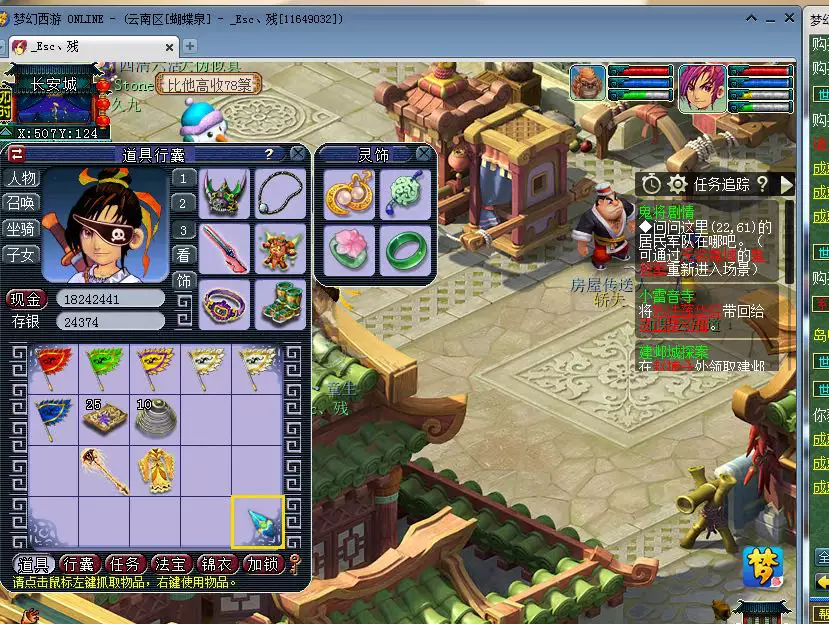Image resolution: width=829 pixels, height=624 pixels.
Task: Close the 灵饰 accessories panel
Action: (x=424, y=154)
